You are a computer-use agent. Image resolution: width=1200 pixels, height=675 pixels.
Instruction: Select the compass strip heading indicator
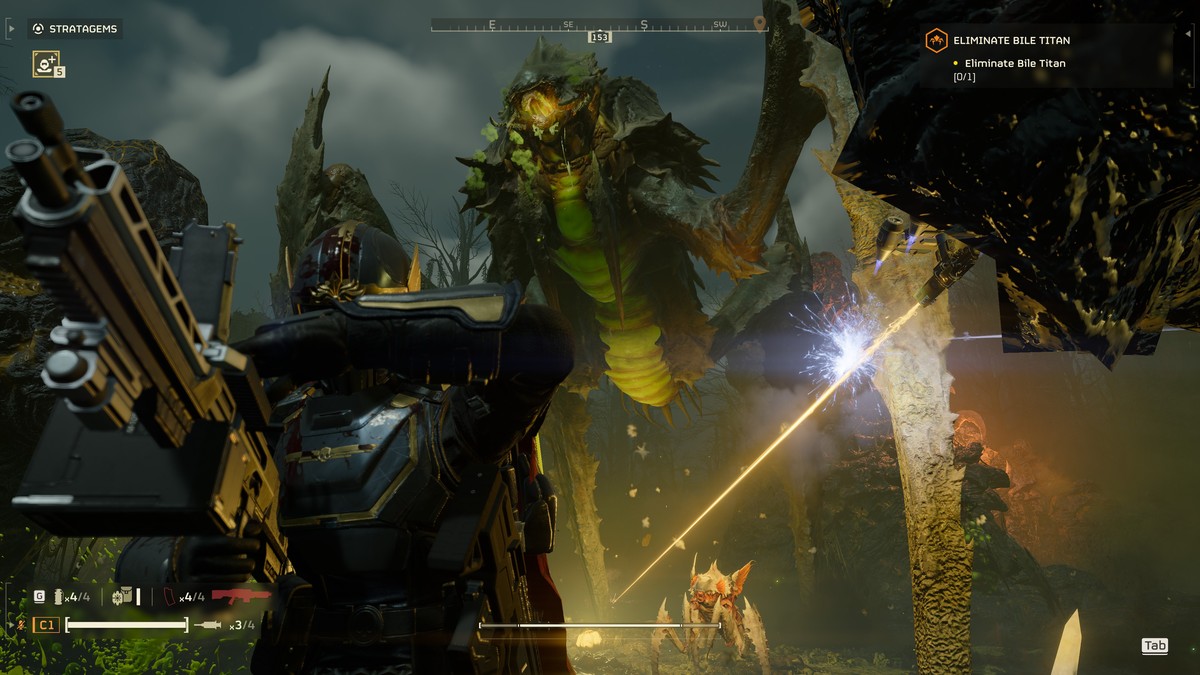coord(600,37)
